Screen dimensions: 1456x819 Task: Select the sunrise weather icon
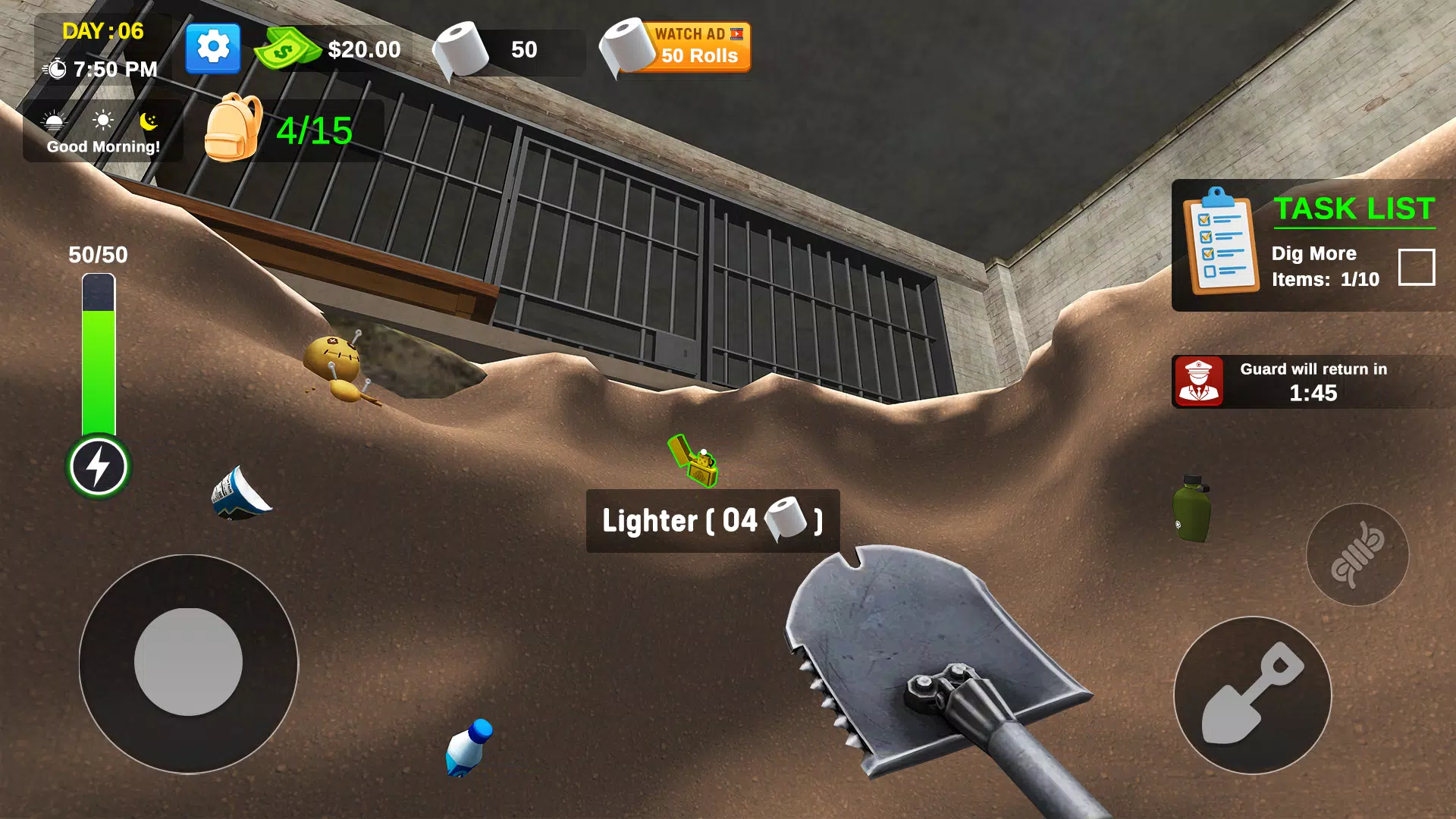click(x=54, y=118)
